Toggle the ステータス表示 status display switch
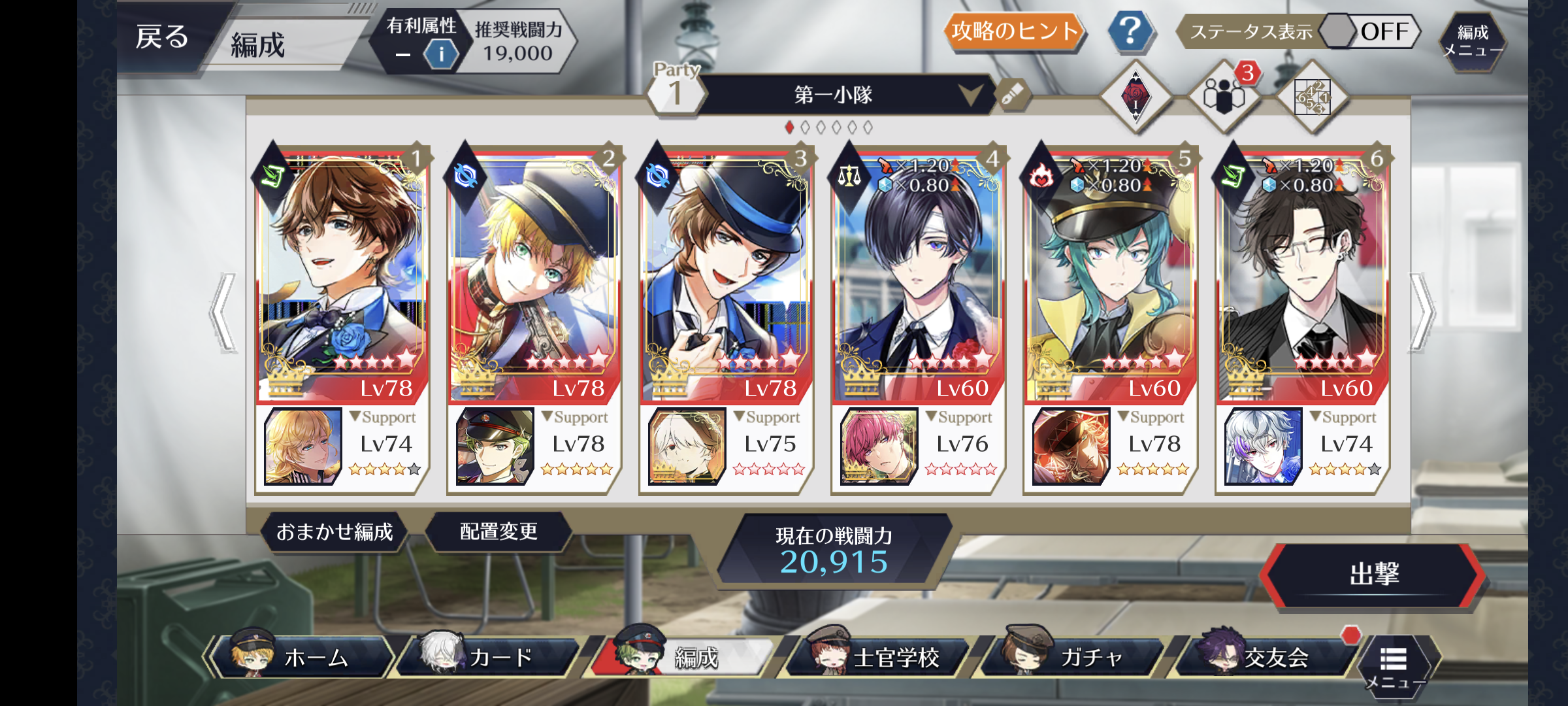This screenshot has width=1568, height=706. click(x=1370, y=31)
